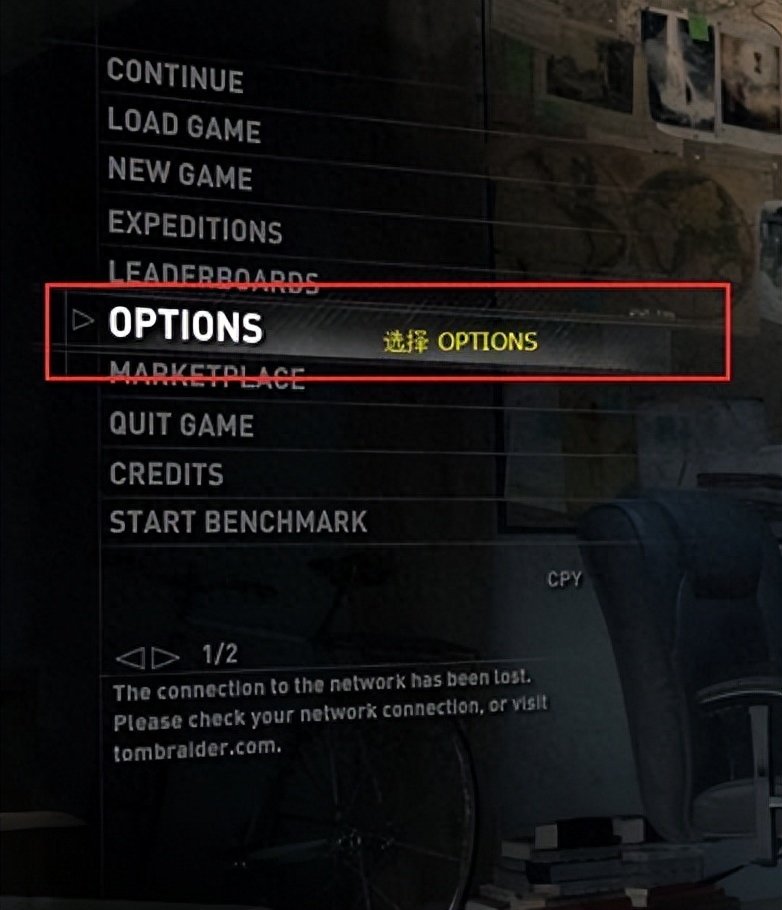
Task: Open the highlighted Options menu
Action: point(186,323)
